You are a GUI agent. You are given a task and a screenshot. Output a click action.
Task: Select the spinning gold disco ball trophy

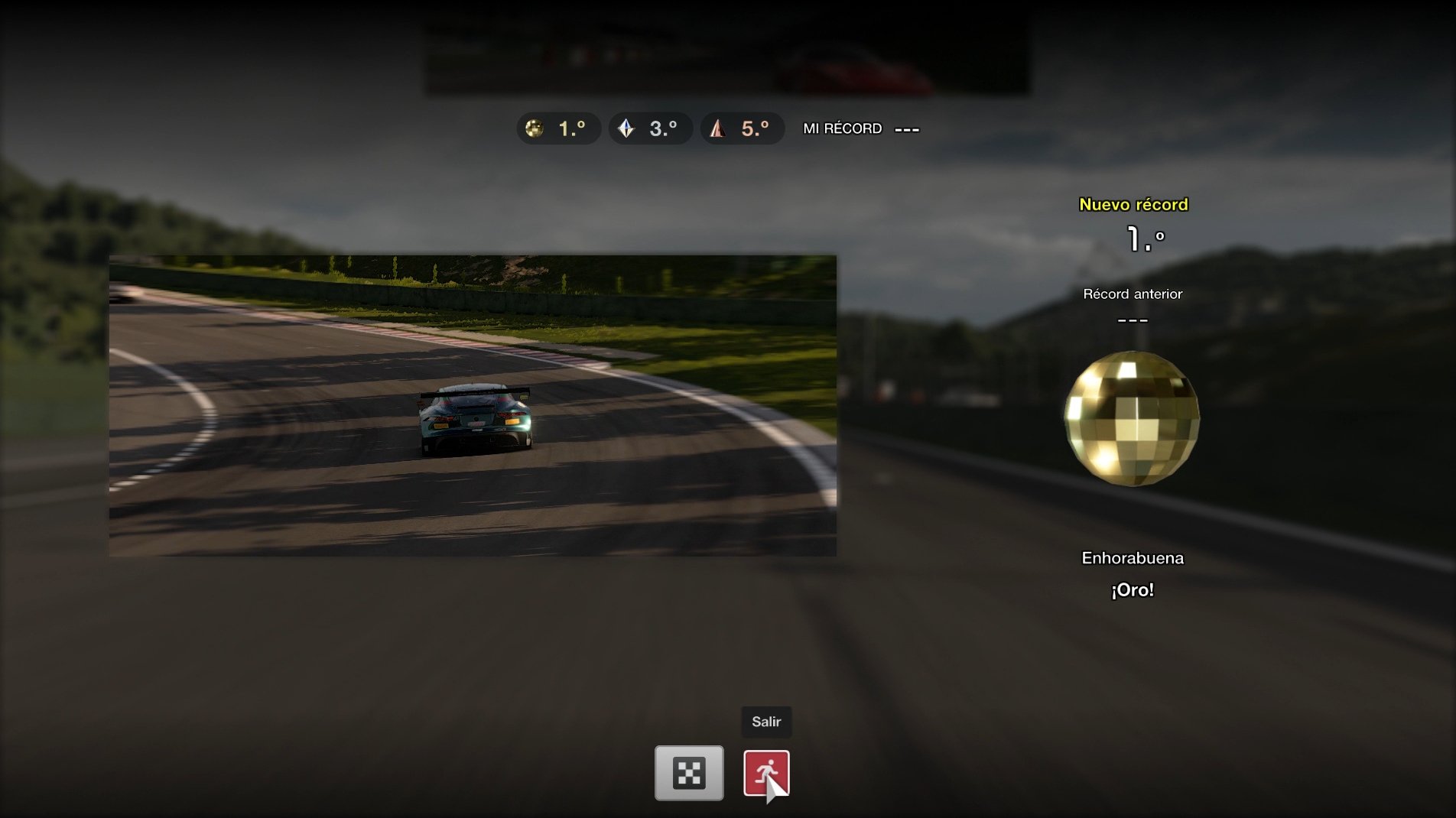click(x=1133, y=418)
